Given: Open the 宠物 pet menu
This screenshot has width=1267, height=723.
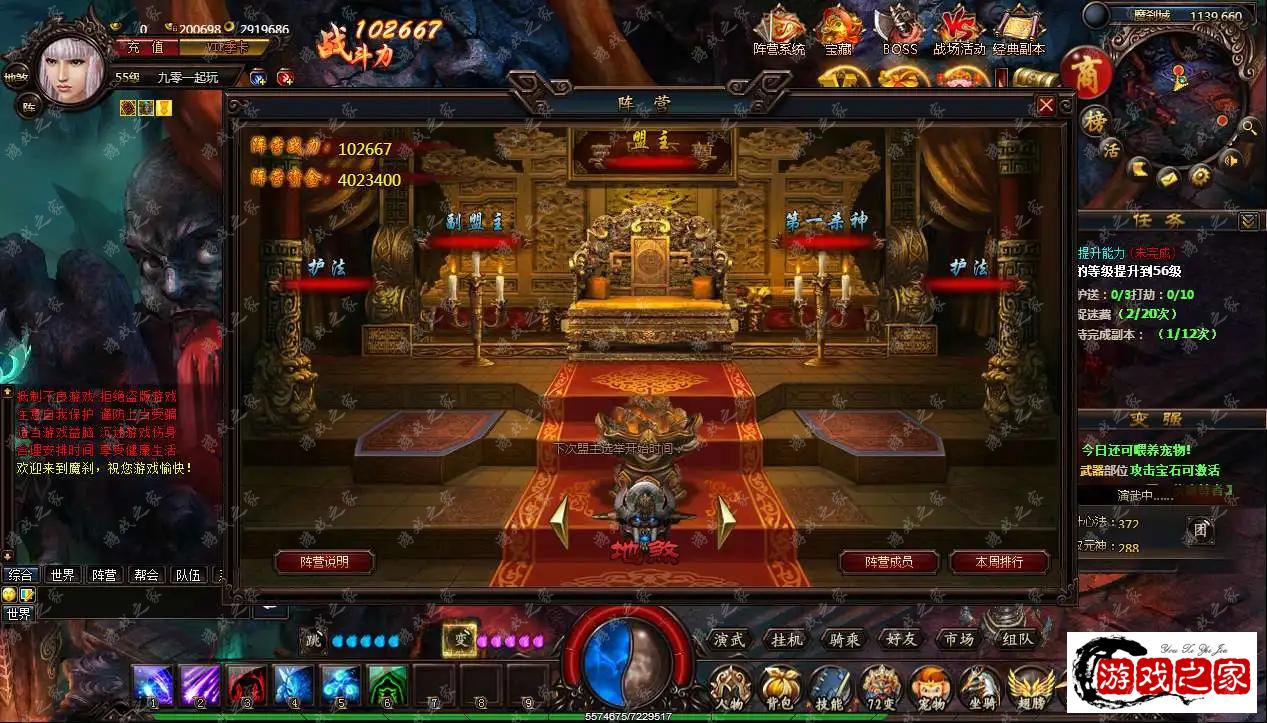Looking at the screenshot, I should (x=930, y=688).
